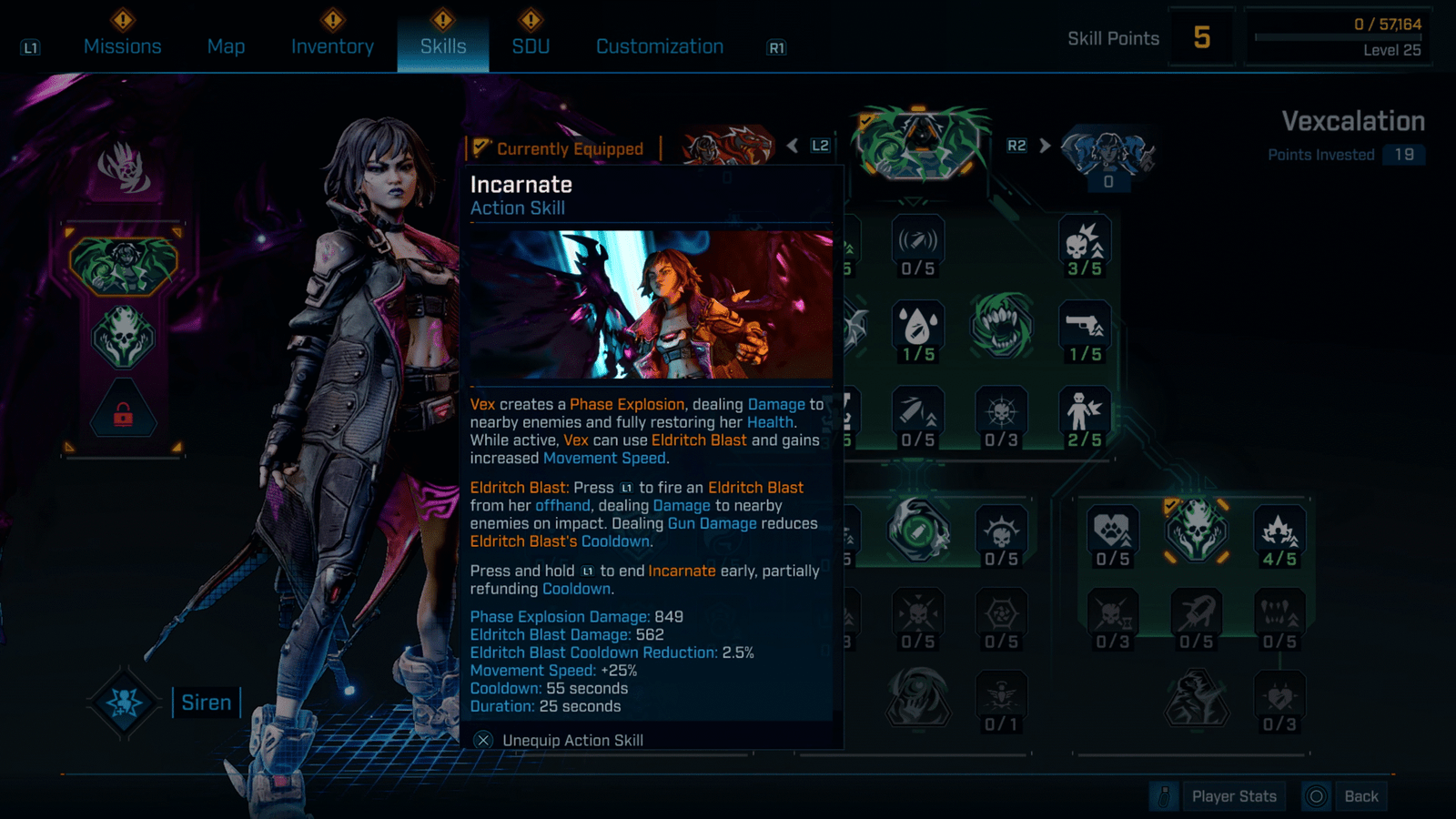Open the Siren class emblem
The height and width of the screenshot is (819, 1456).
(x=124, y=702)
